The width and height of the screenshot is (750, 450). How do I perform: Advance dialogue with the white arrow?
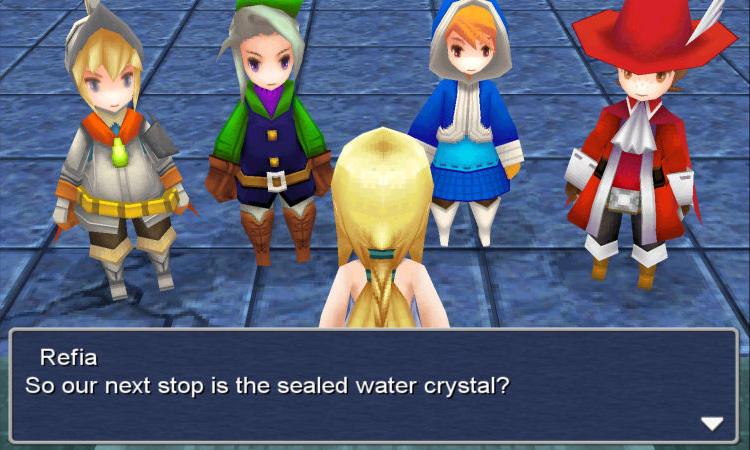coord(711,423)
